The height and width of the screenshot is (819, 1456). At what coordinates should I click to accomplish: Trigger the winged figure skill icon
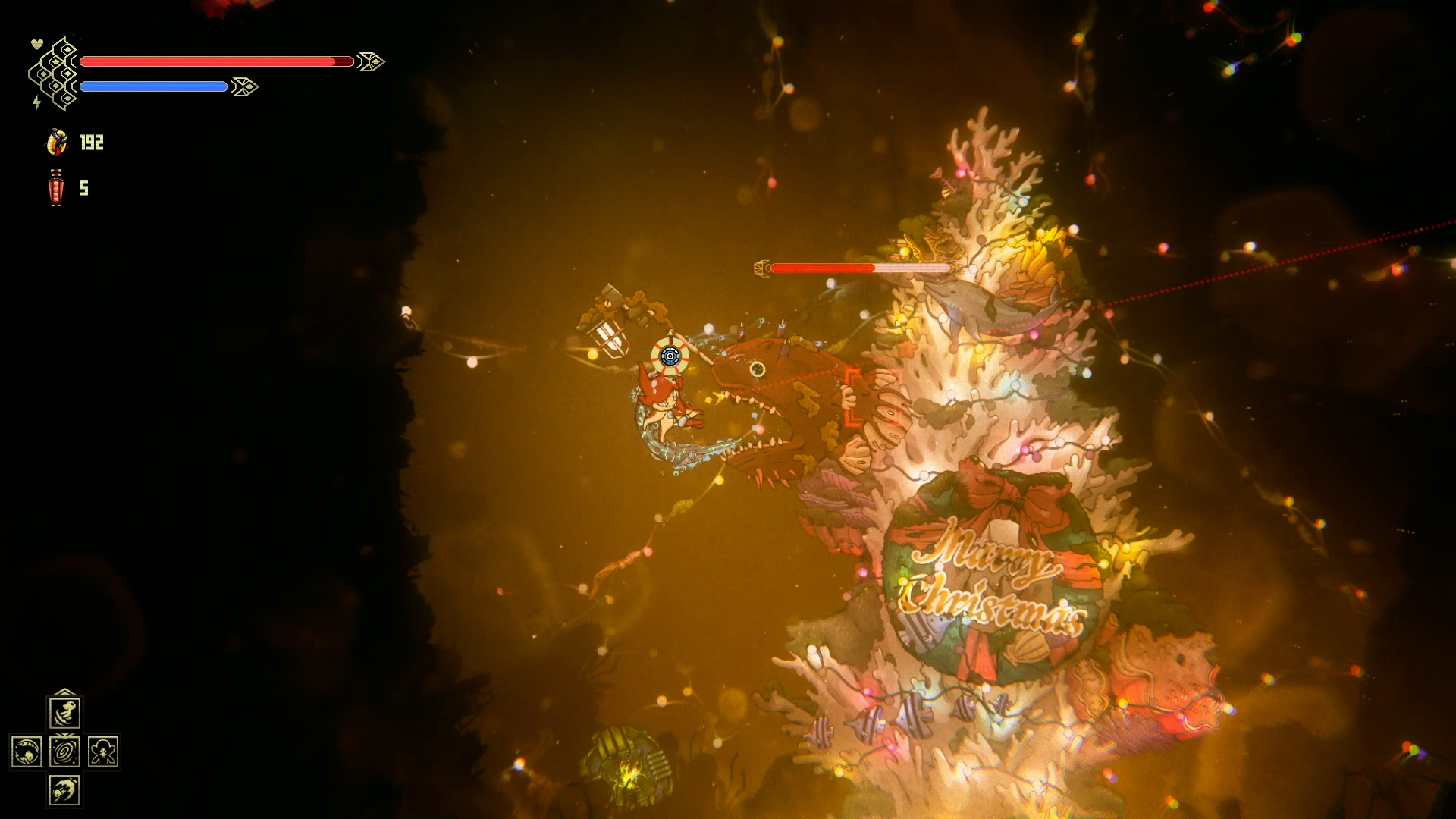pos(103,752)
